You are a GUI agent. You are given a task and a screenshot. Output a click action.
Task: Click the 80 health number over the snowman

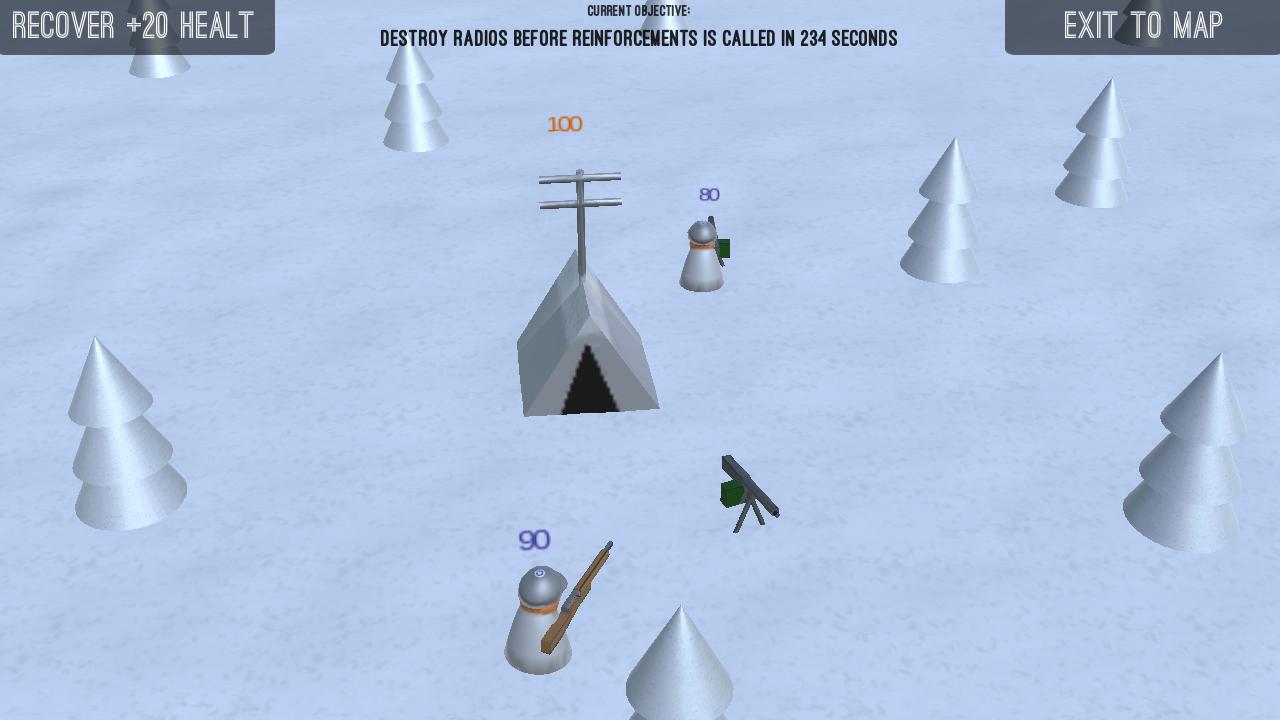pyautogui.click(x=709, y=194)
